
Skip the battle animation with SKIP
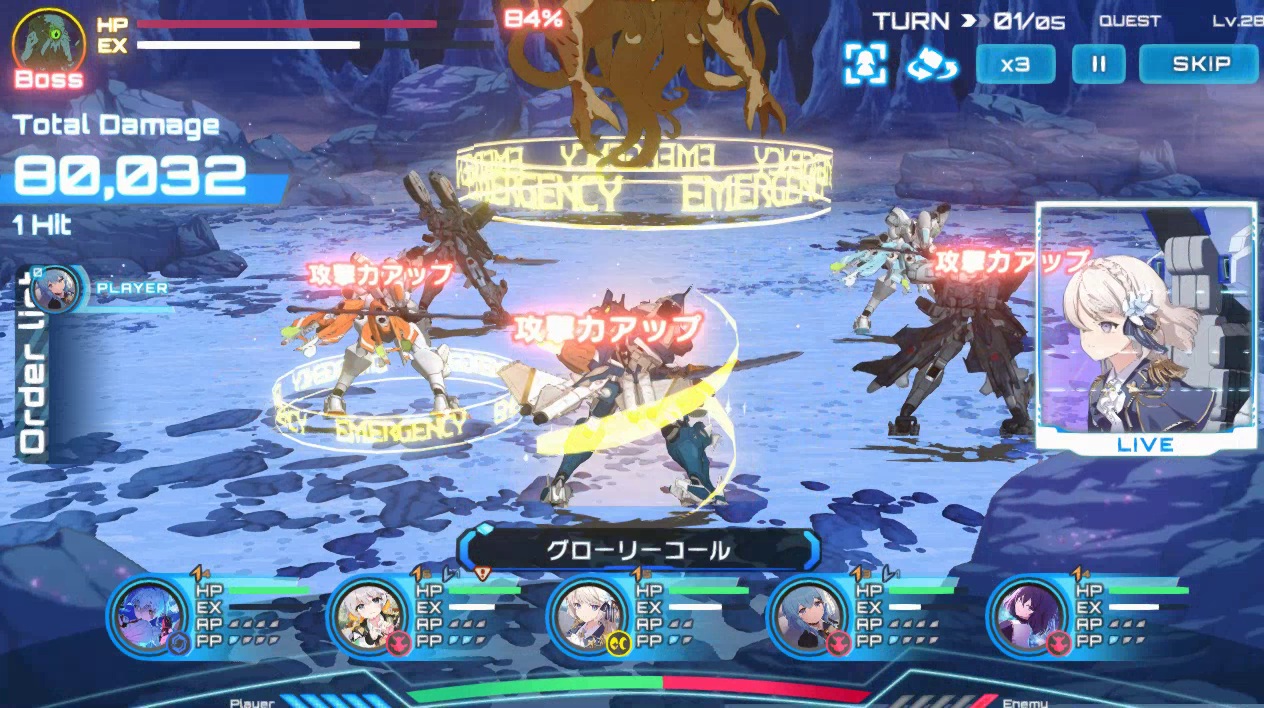click(1200, 65)
